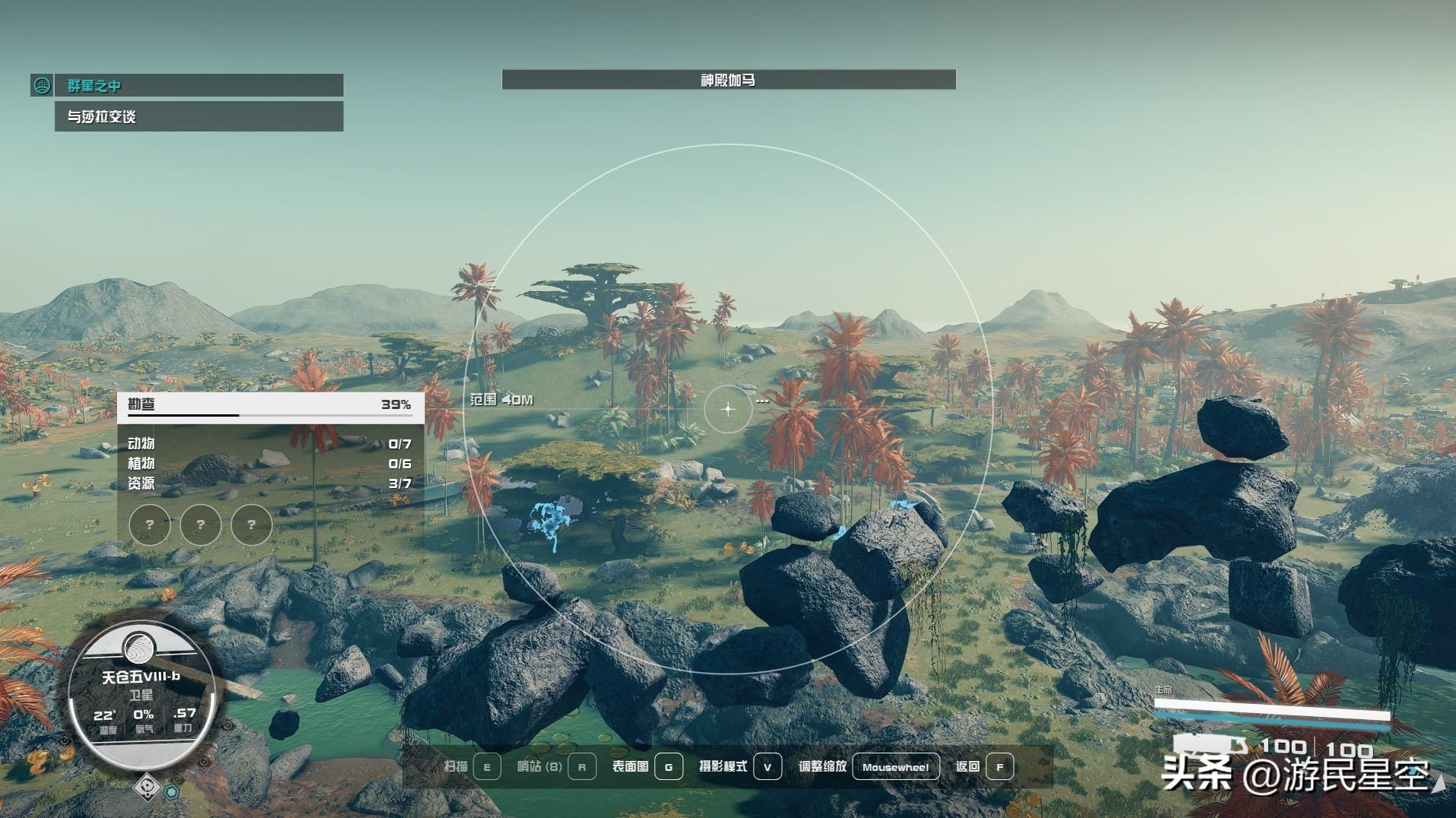
Task: Open the 勘查 survey progress panel
Action: coord(270,405)
